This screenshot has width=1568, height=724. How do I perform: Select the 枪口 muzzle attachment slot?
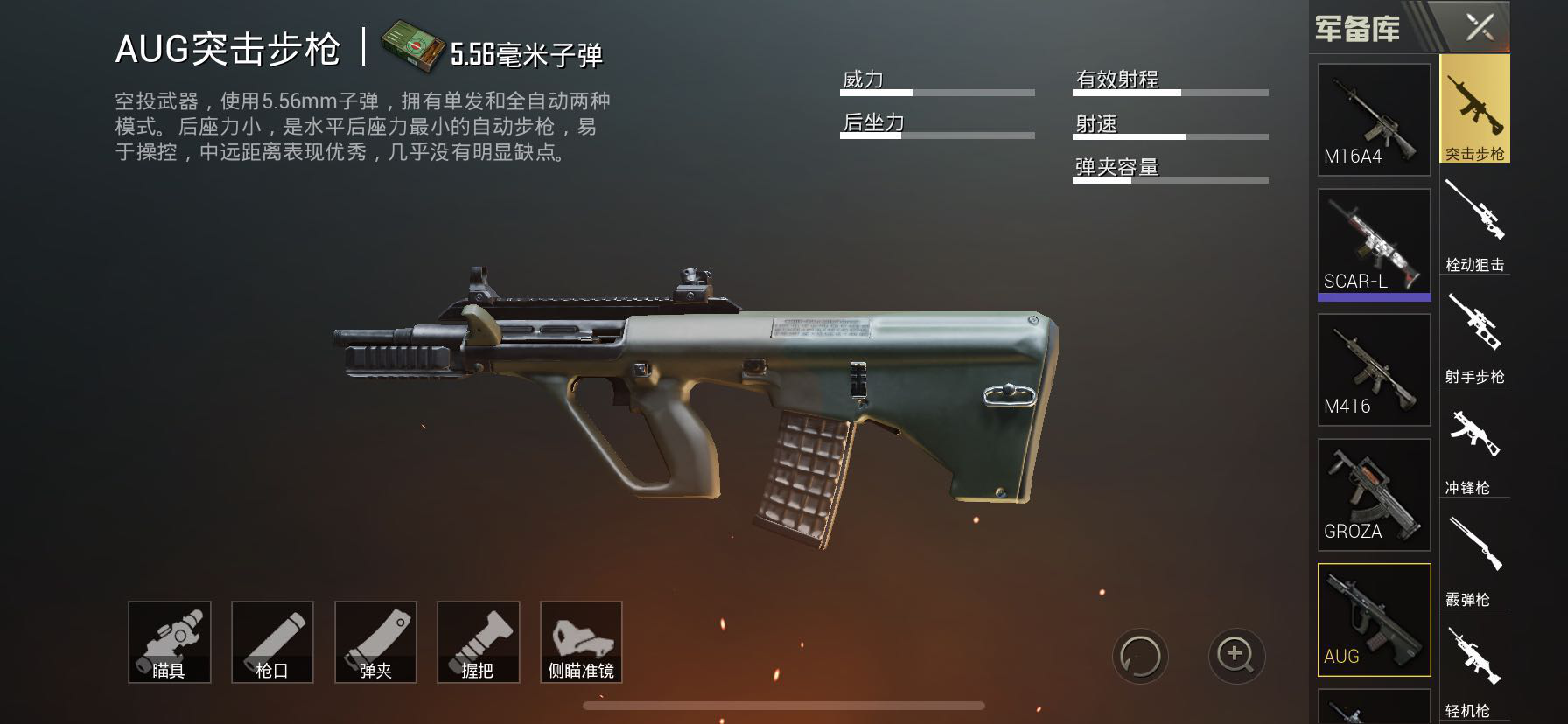[272, 642]
